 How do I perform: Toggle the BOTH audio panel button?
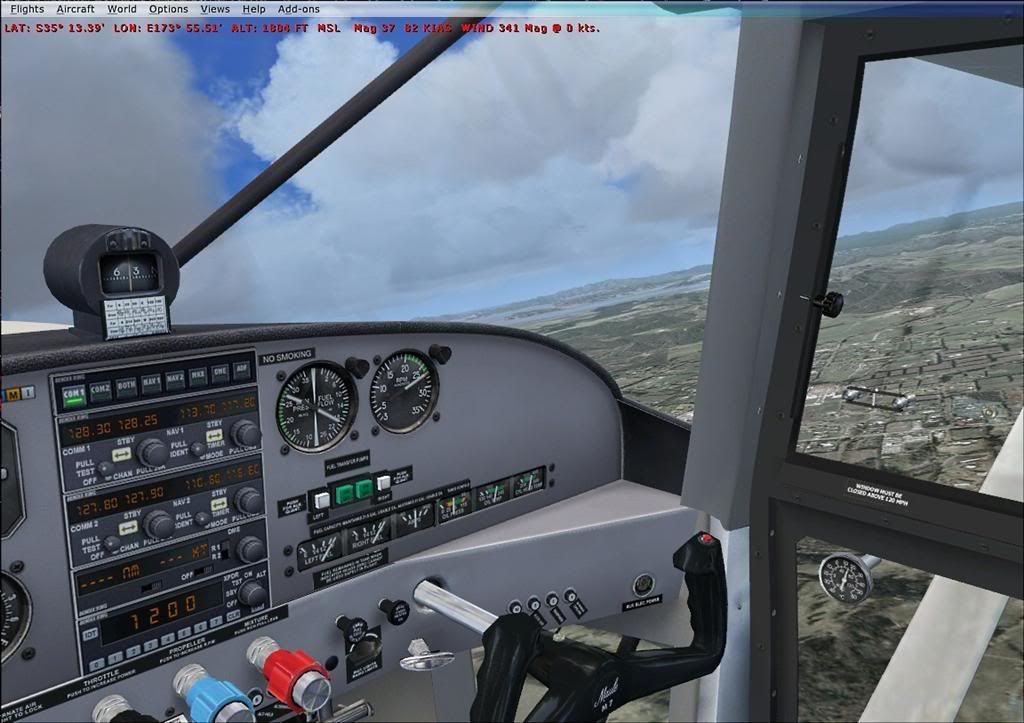tap(126, 385)
